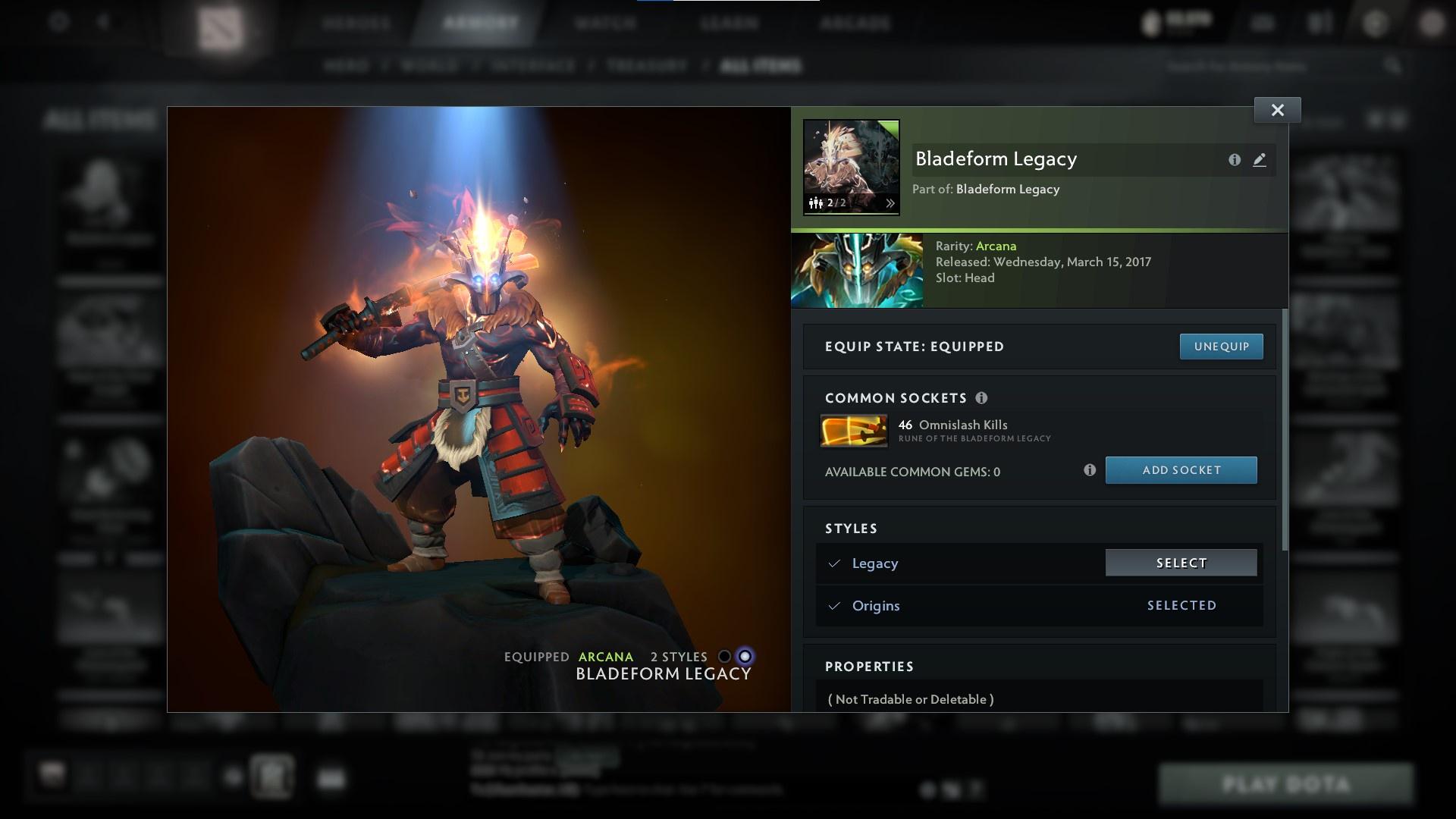1456x819 pixels.
Task: Click the checkmark next to the Legacy style
Action: pyautogui.click(x=834, y=563)
